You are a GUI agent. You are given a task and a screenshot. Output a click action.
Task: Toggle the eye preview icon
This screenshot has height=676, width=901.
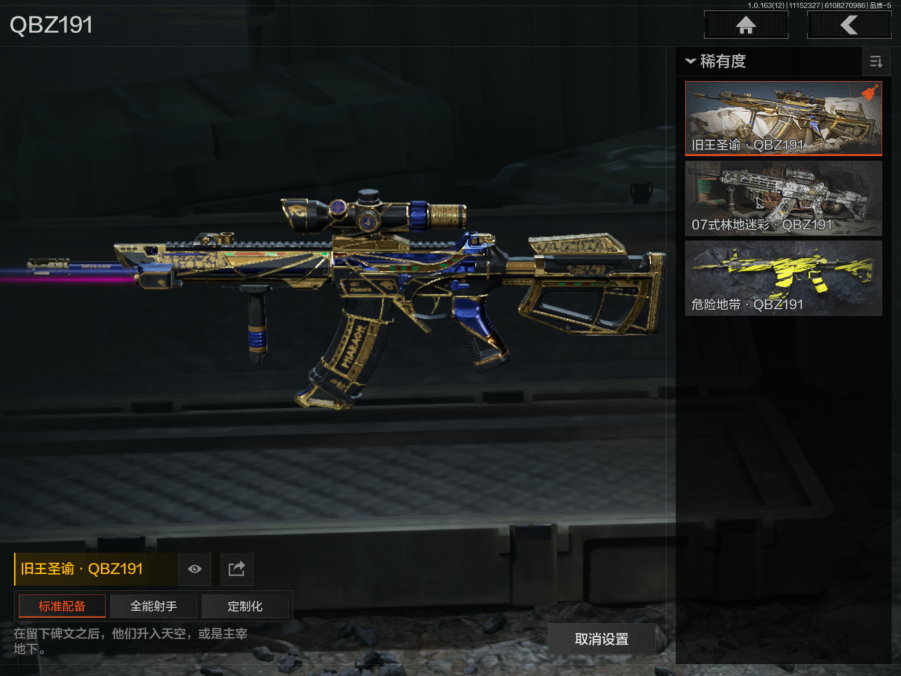tap(194, 569)
